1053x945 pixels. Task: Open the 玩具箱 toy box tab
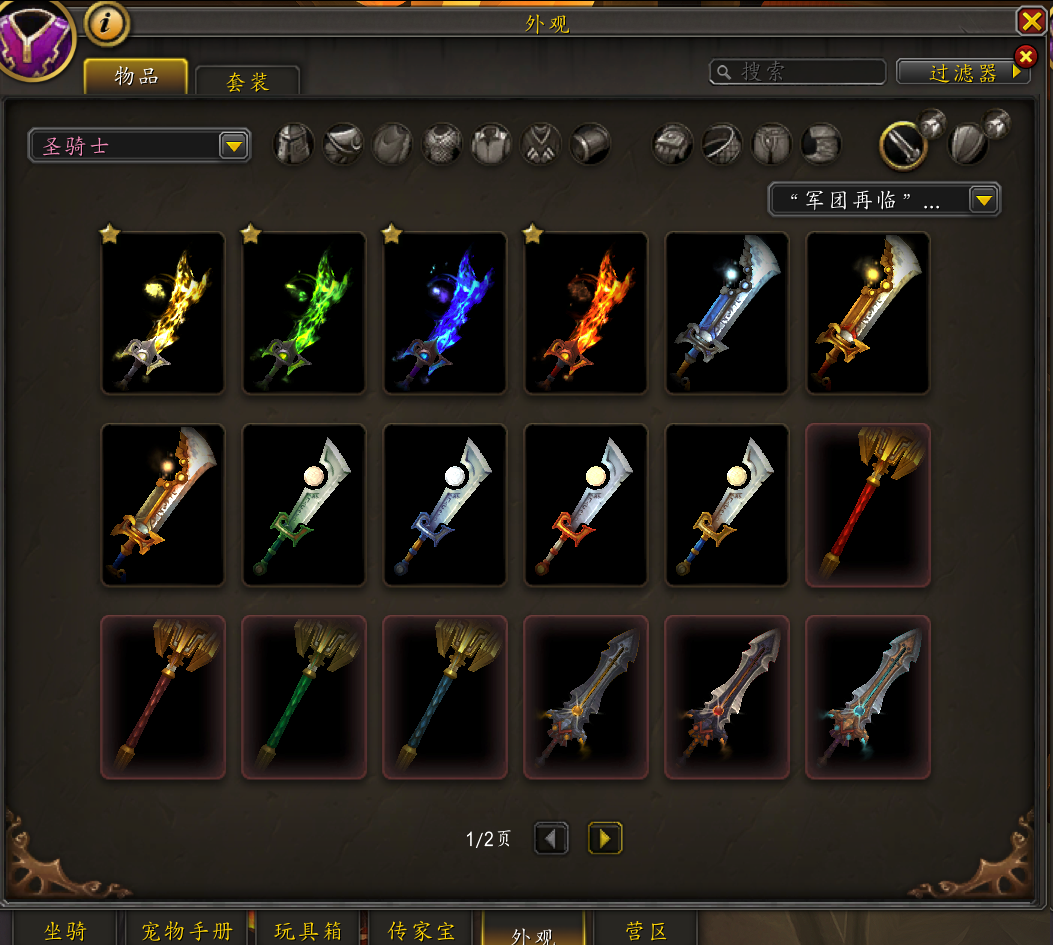point(308,931)
